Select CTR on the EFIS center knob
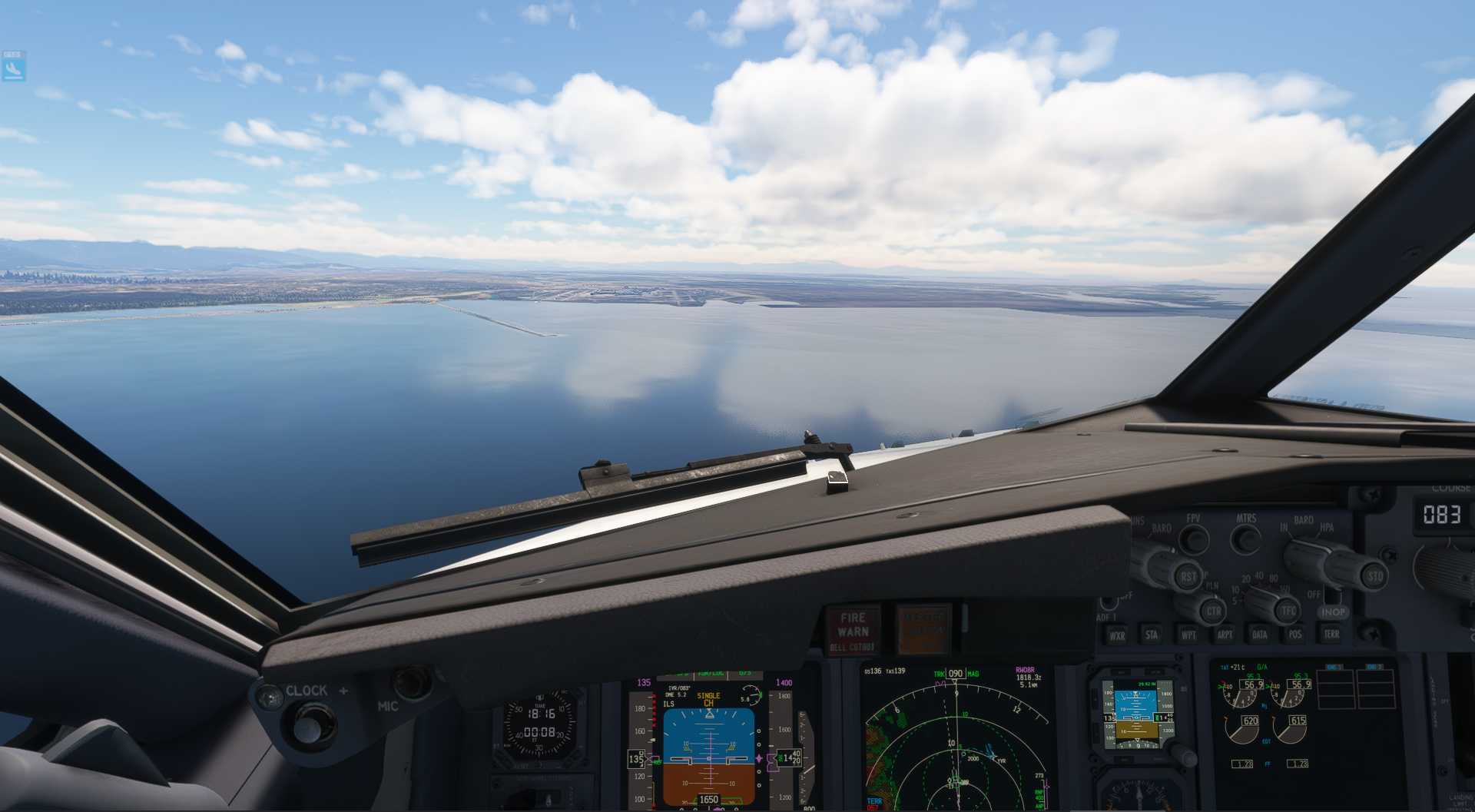Image resolution: width=1475 pixels, height=812 pixels. (x=1215, y=611)
